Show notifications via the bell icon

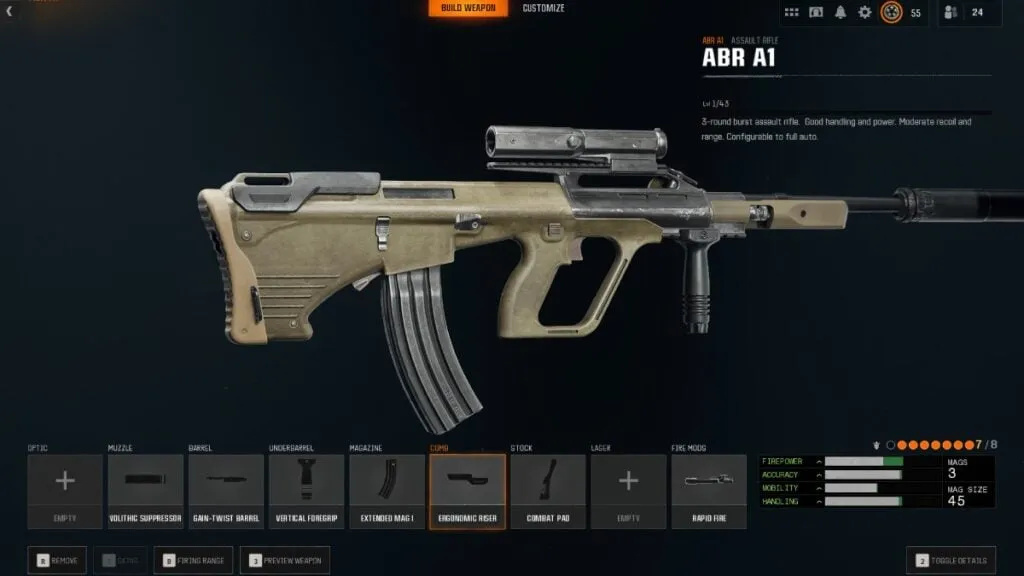click(x=840, y=12)
